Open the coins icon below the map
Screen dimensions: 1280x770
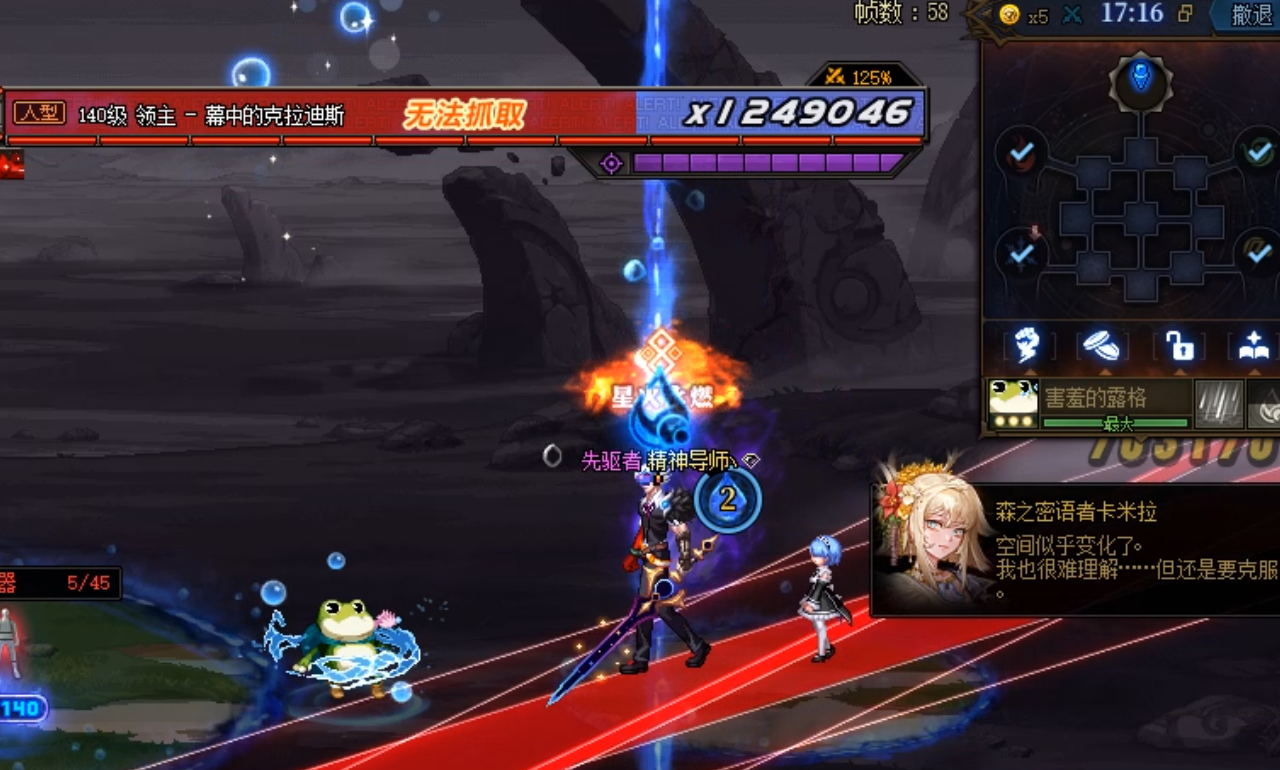[1103, 346]
